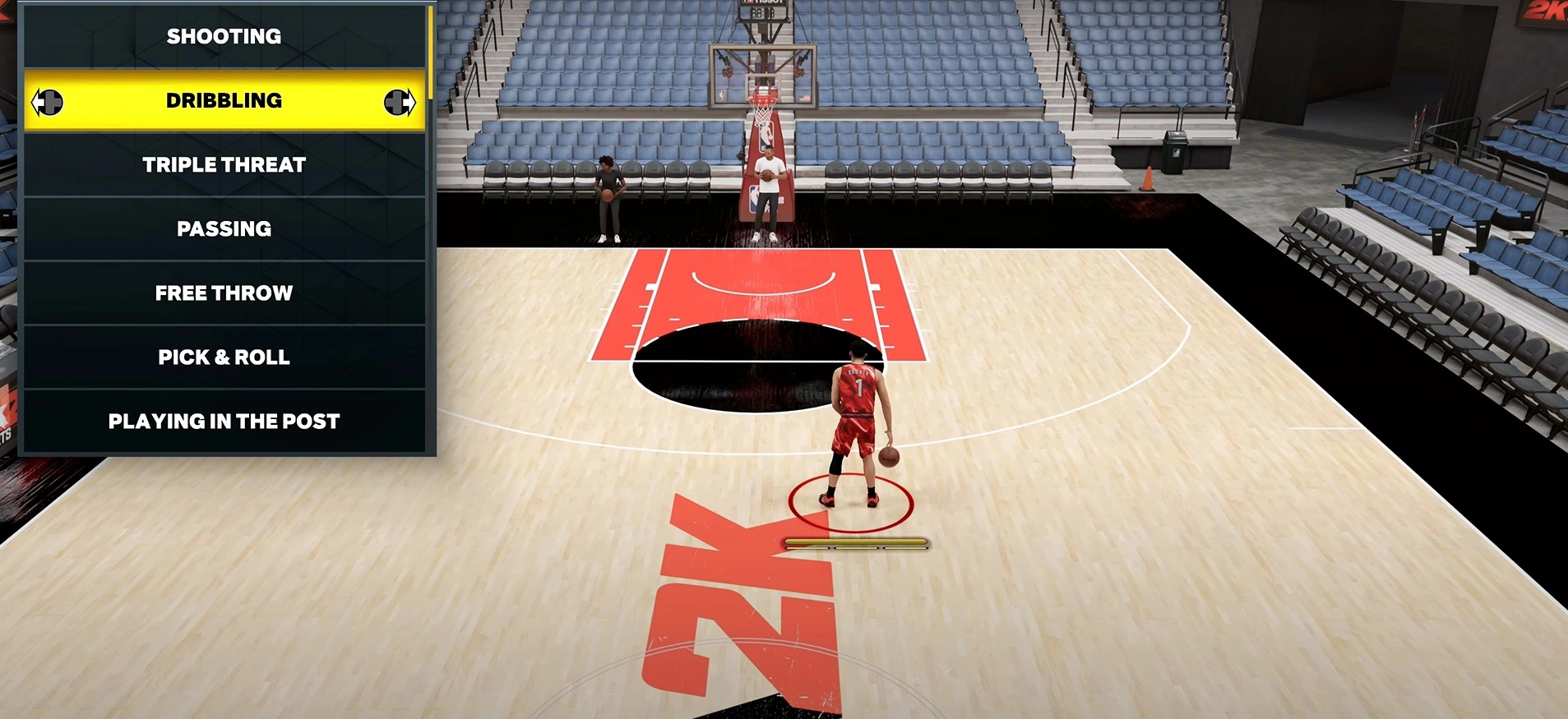Viewport: 1568px width, 719px height.
Task: Select the Shooting menu entry
Action: tap(224, 36)
